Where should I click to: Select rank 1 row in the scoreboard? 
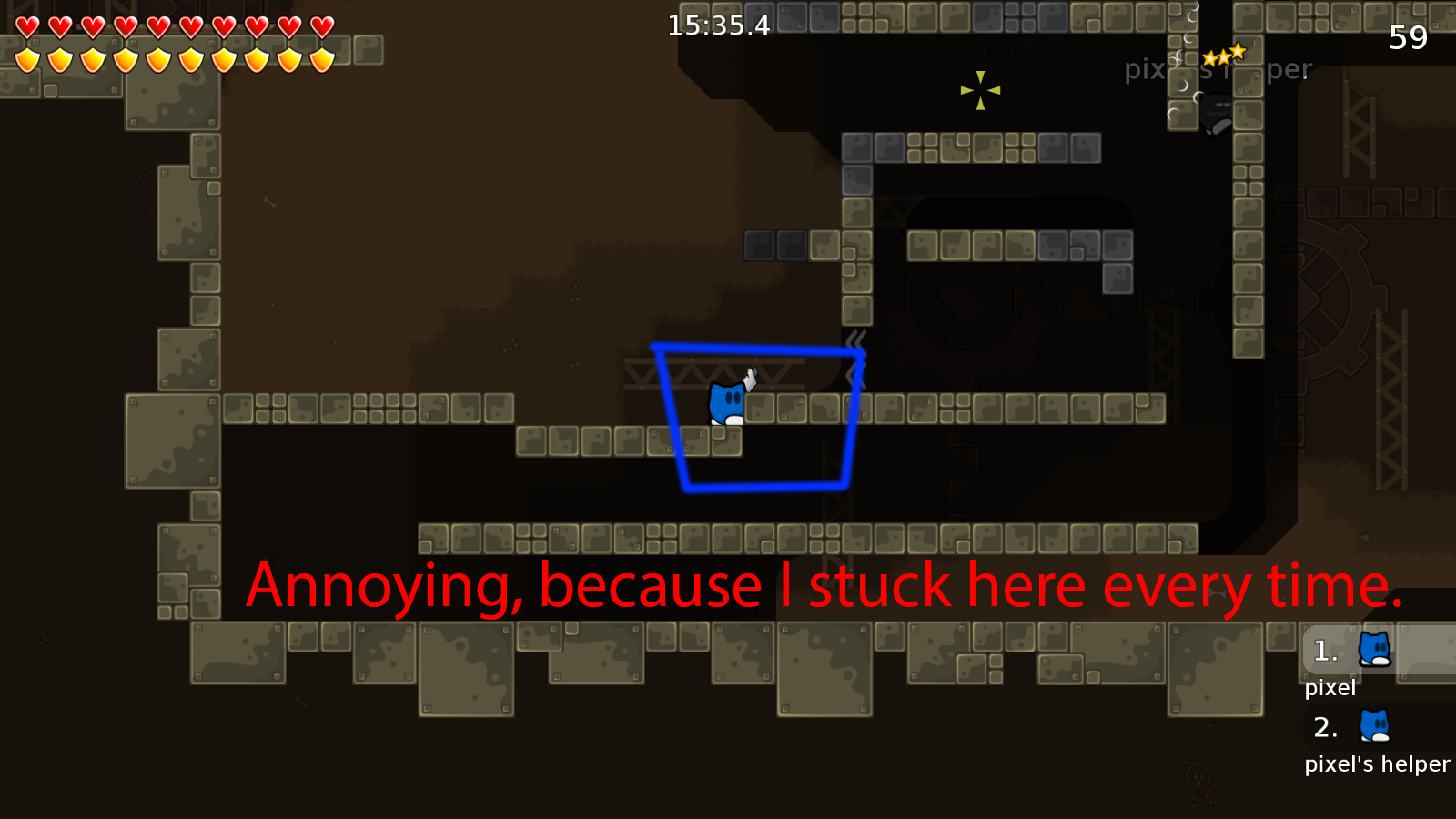click(1324, 652)
